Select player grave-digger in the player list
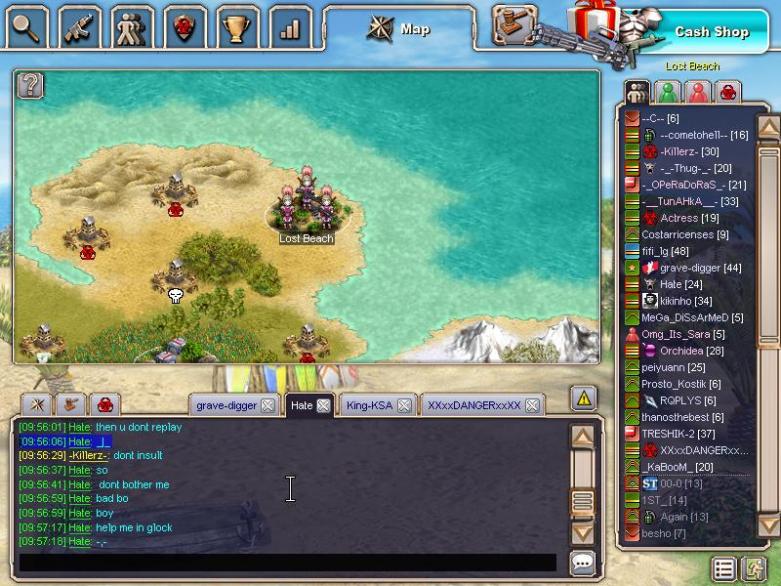 700,268
